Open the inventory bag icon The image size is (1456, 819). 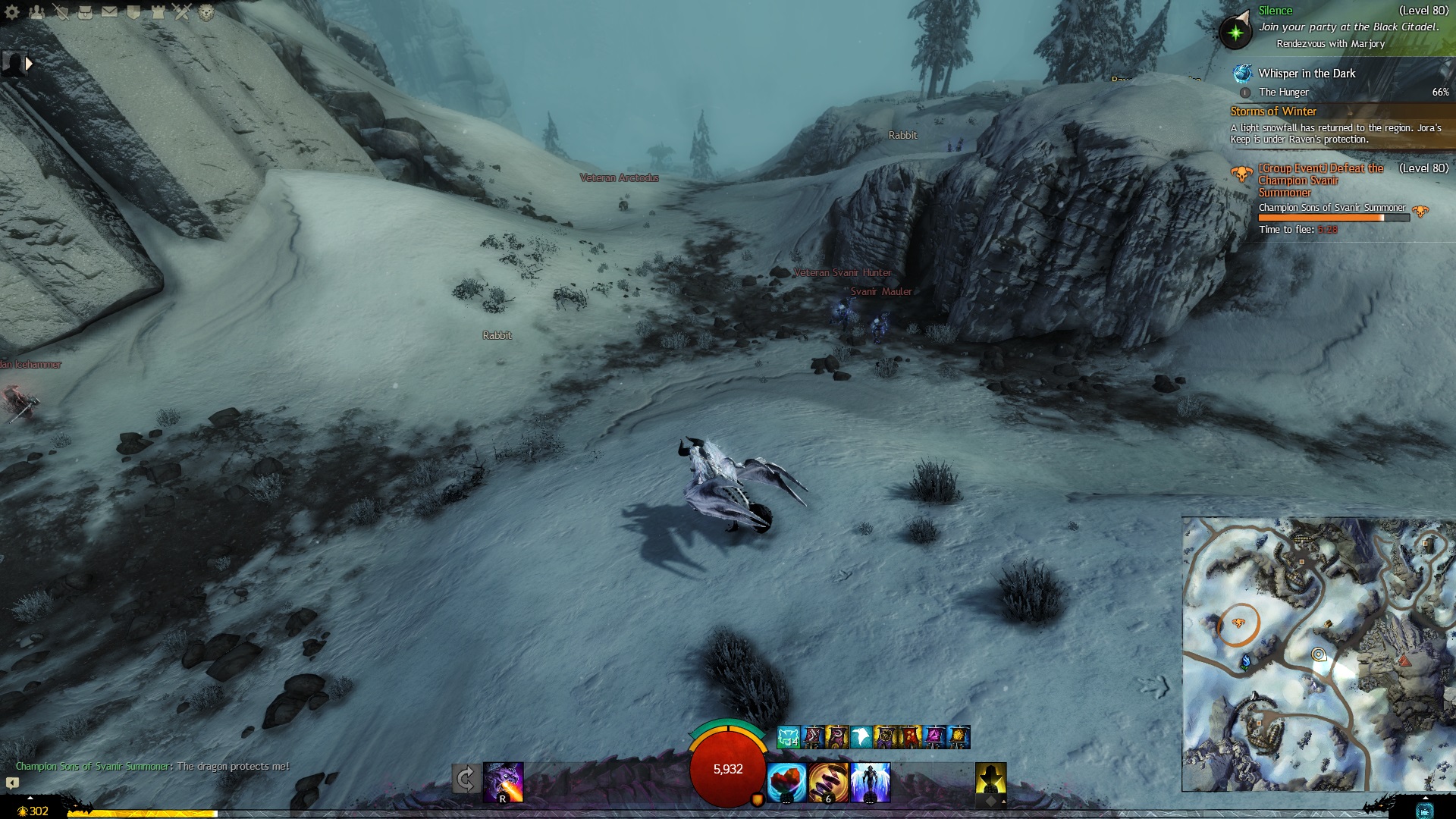point(85,12)
